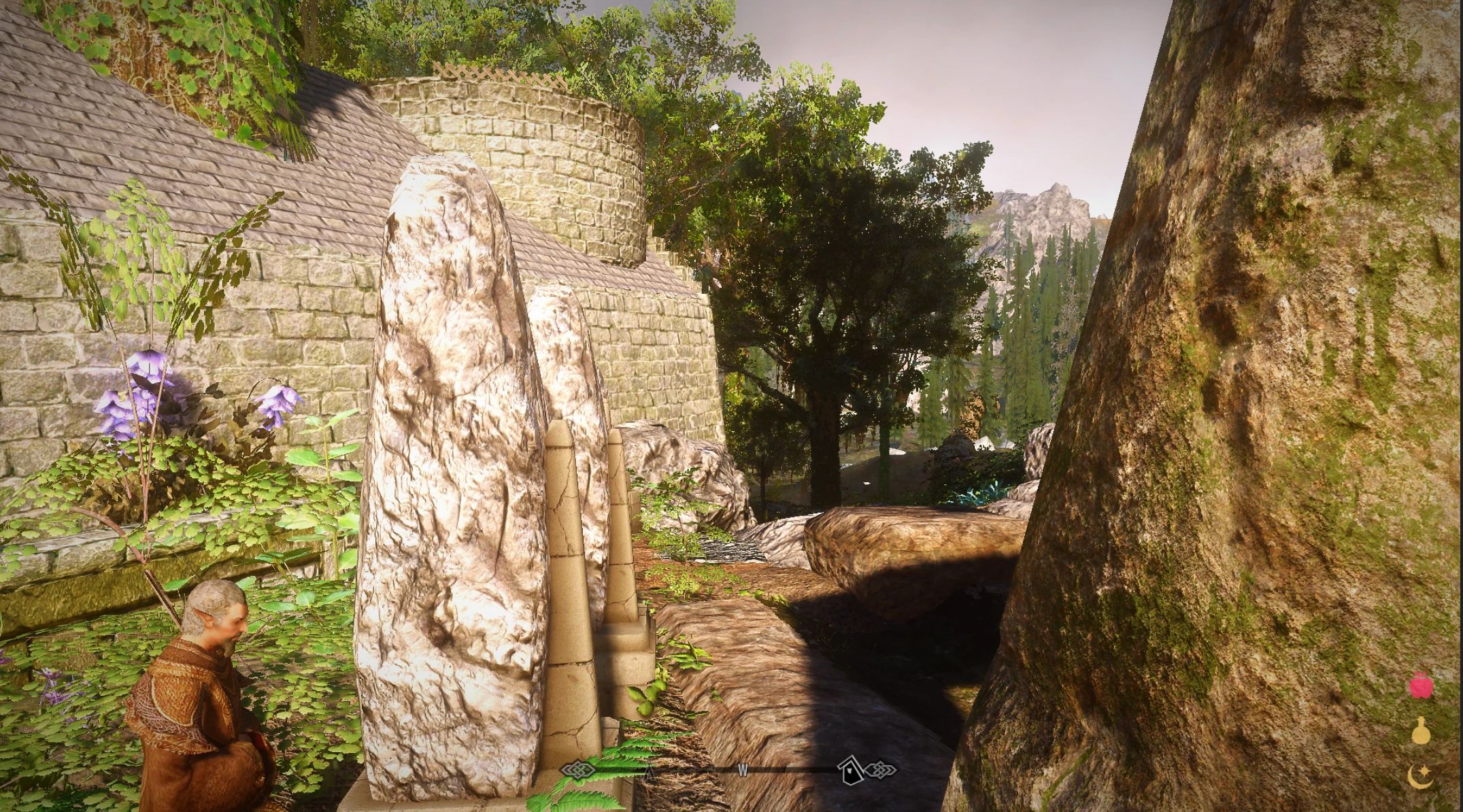
Task: Click the red apple hunger icon
Action: (x=1420, y=686)
